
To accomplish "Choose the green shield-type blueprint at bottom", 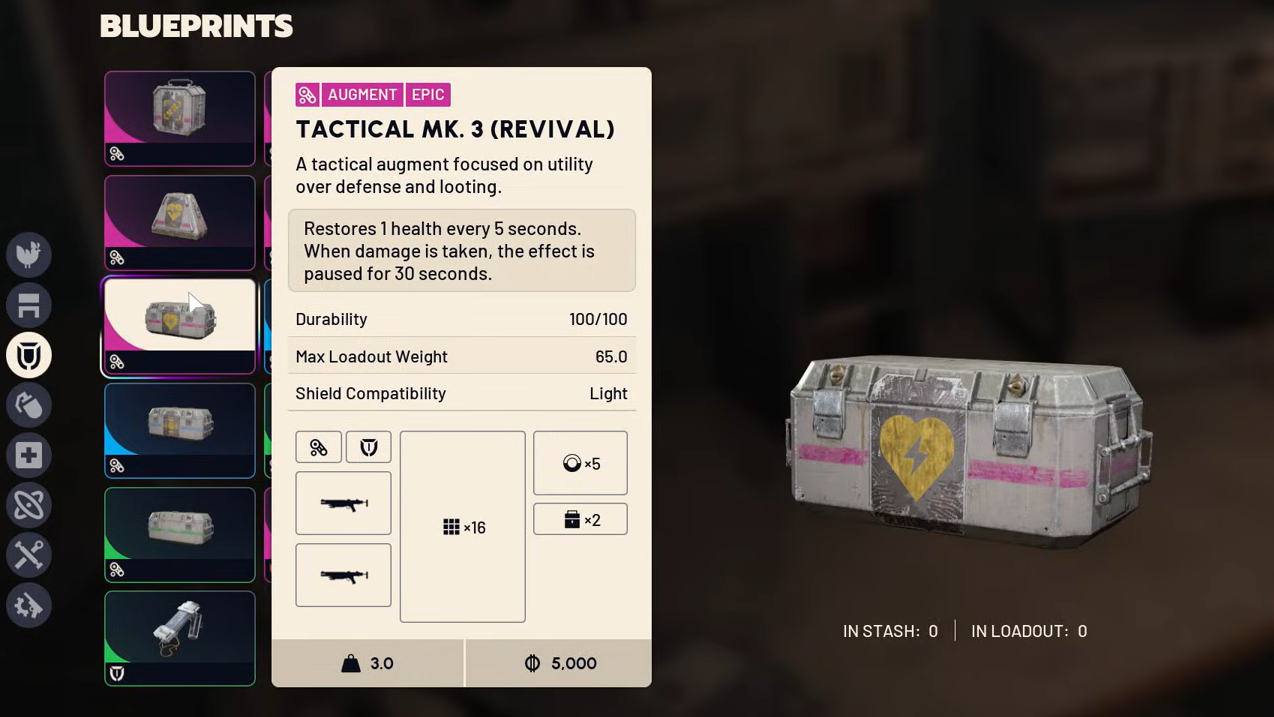I will tap(180, 638).
